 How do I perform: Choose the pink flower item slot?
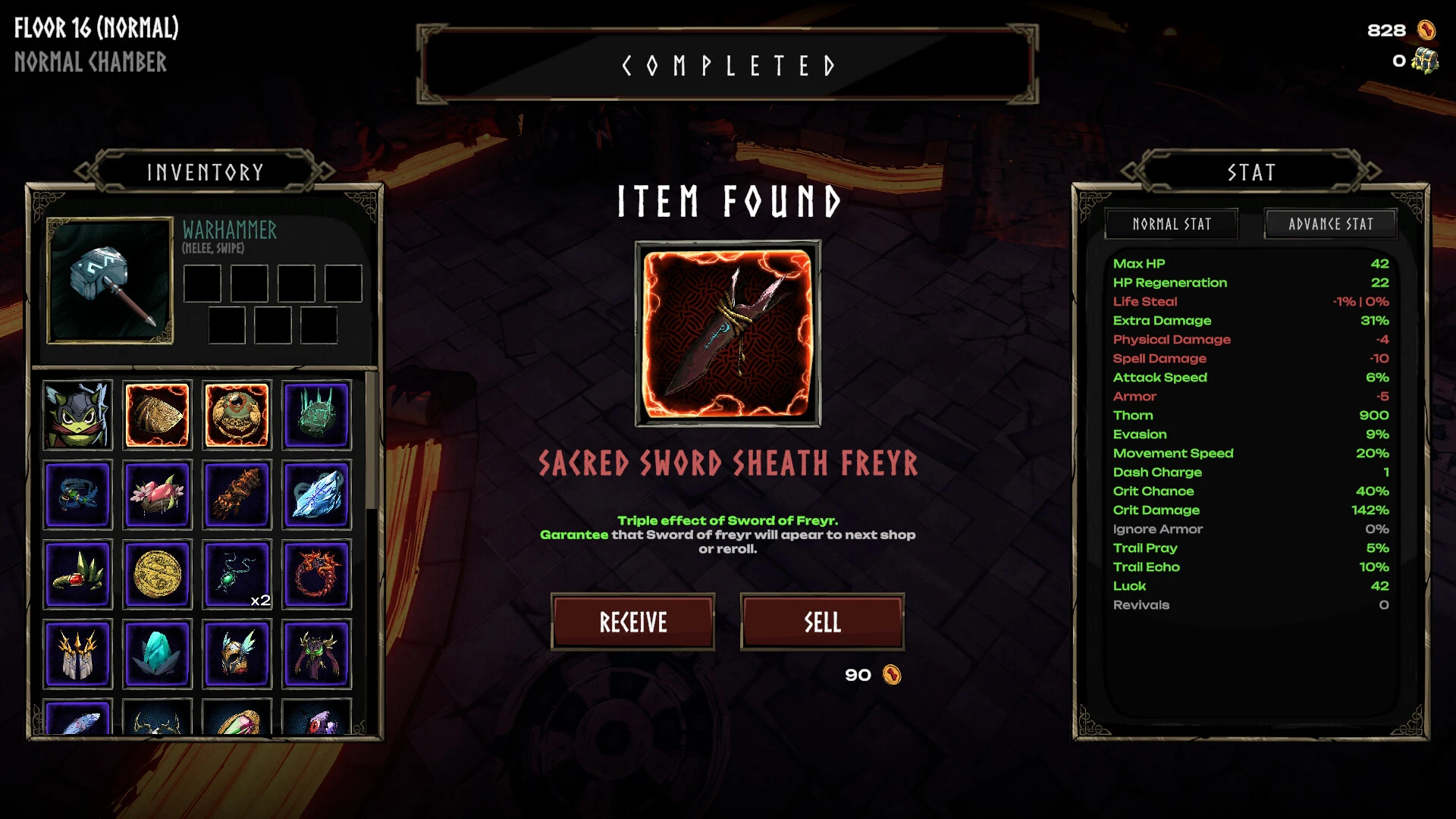click(157, 495)
